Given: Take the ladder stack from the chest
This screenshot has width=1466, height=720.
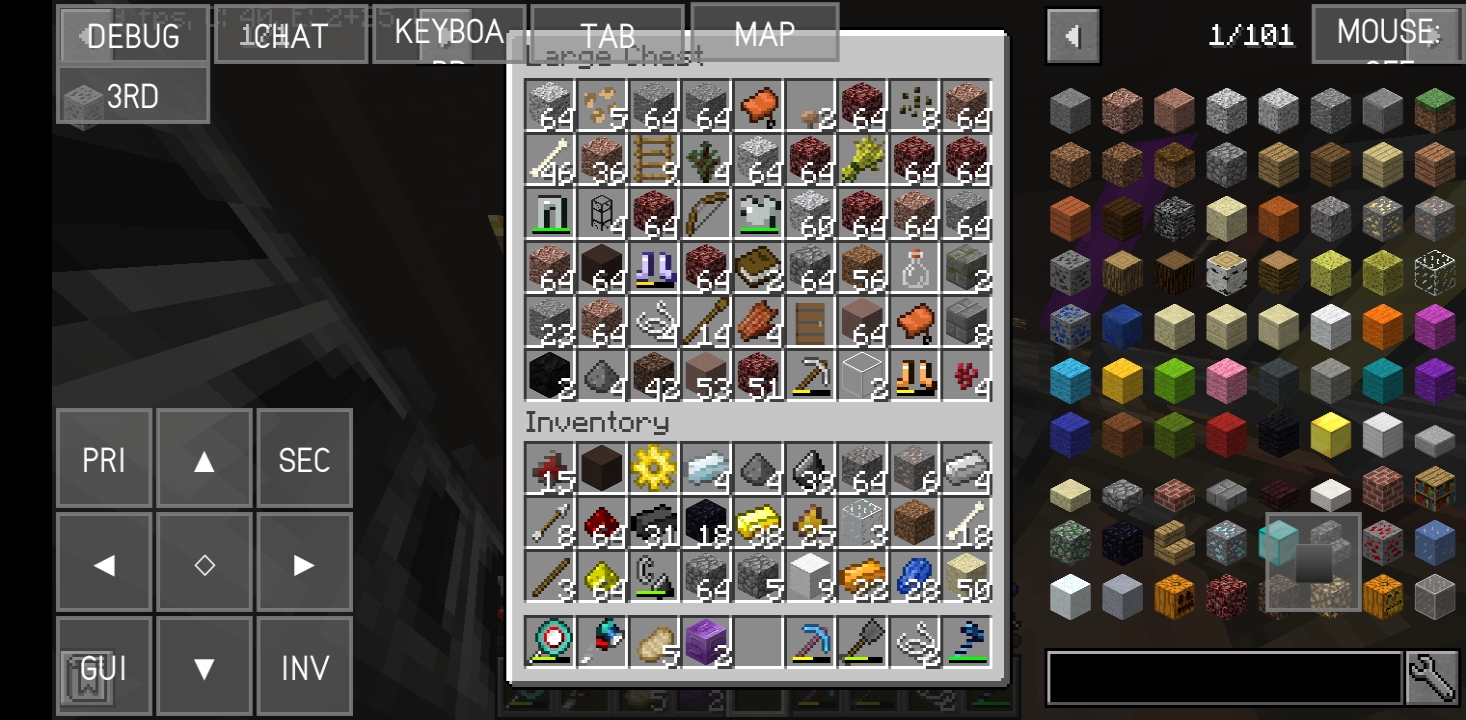Looking at the screenshot, I should coord(651,165).
